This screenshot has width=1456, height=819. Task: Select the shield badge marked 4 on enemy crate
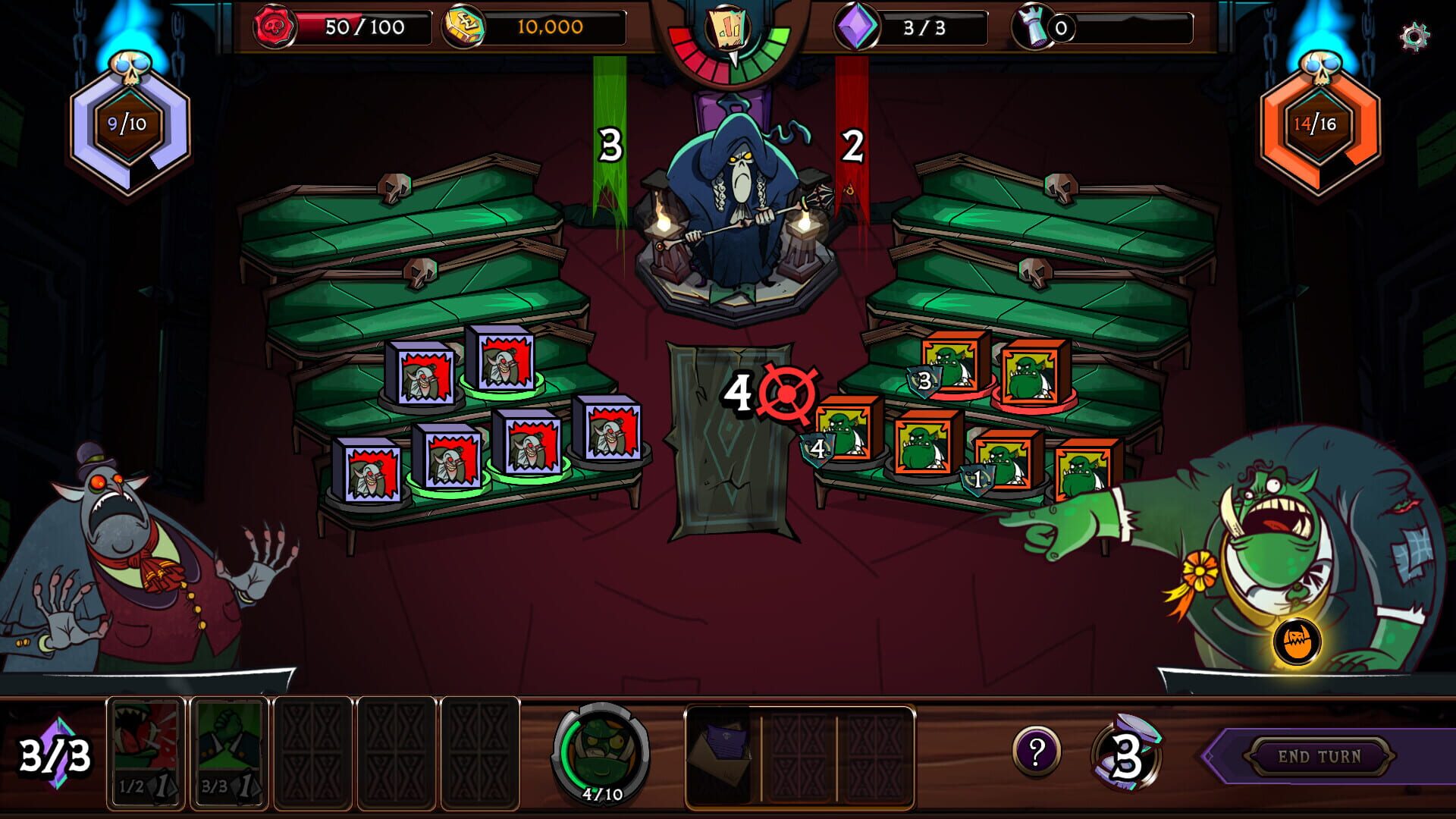pyautogui.click(x=817, y=449)
